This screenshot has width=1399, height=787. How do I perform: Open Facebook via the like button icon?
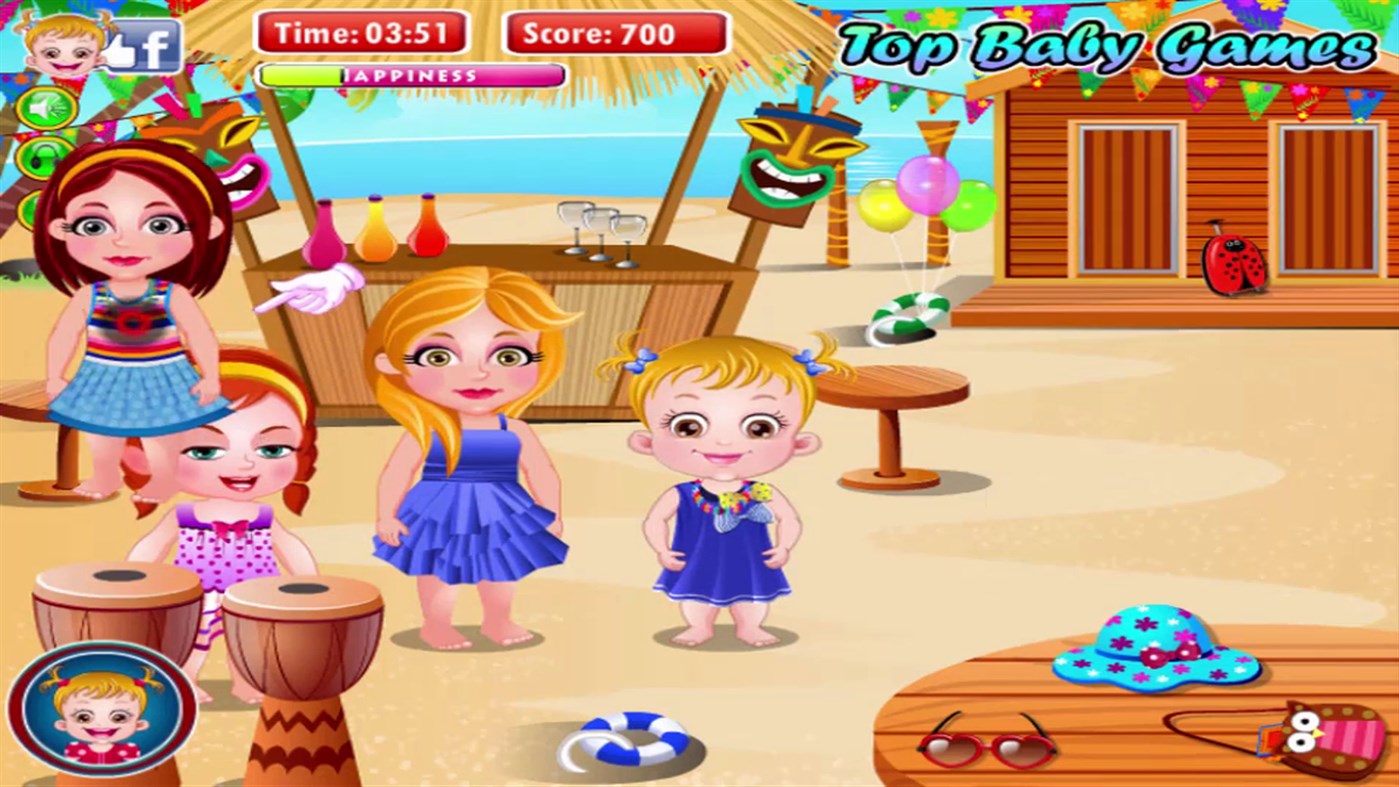point(147,45)
